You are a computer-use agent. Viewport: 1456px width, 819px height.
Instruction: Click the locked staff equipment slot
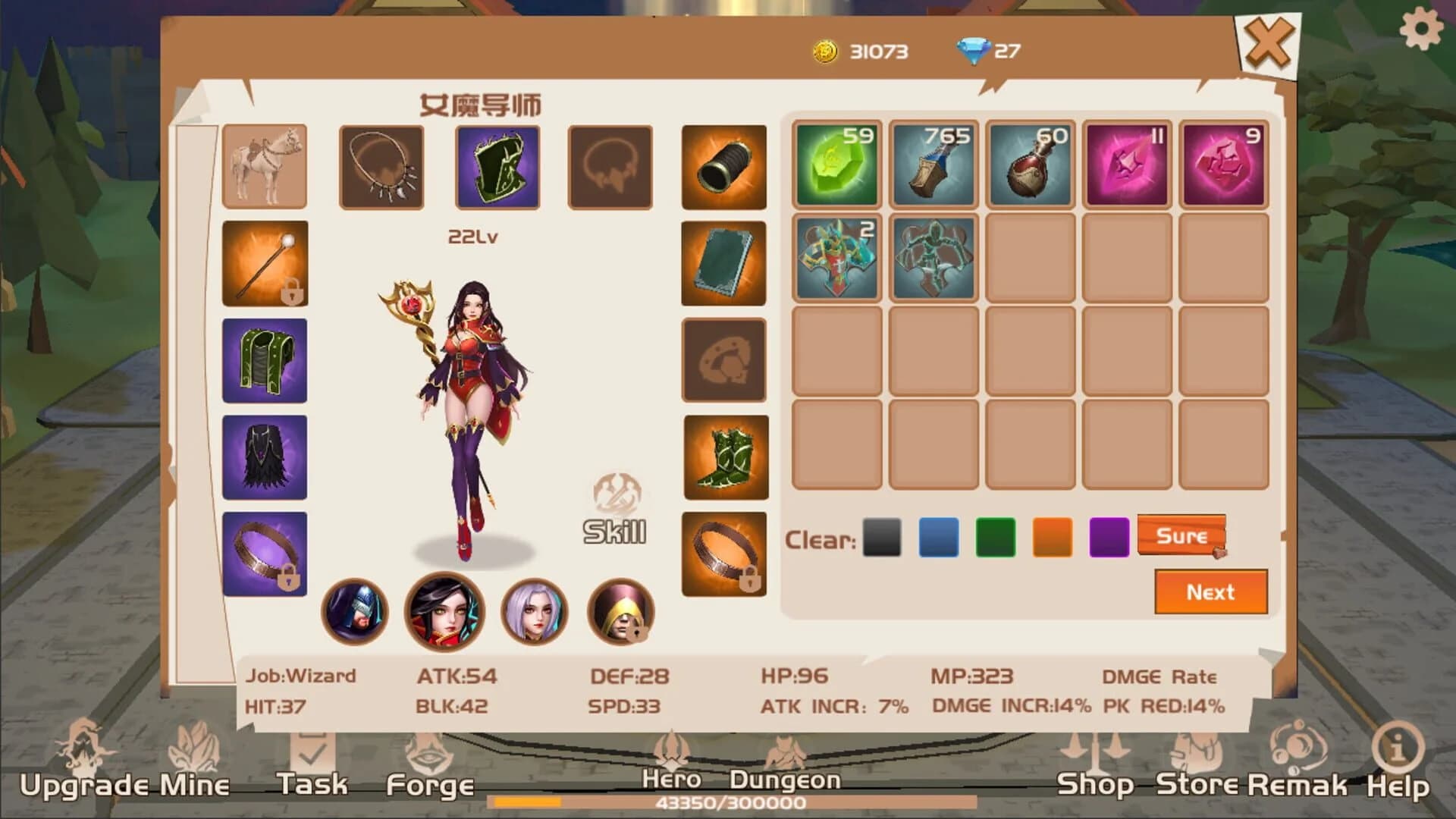(x=265, y=262)
